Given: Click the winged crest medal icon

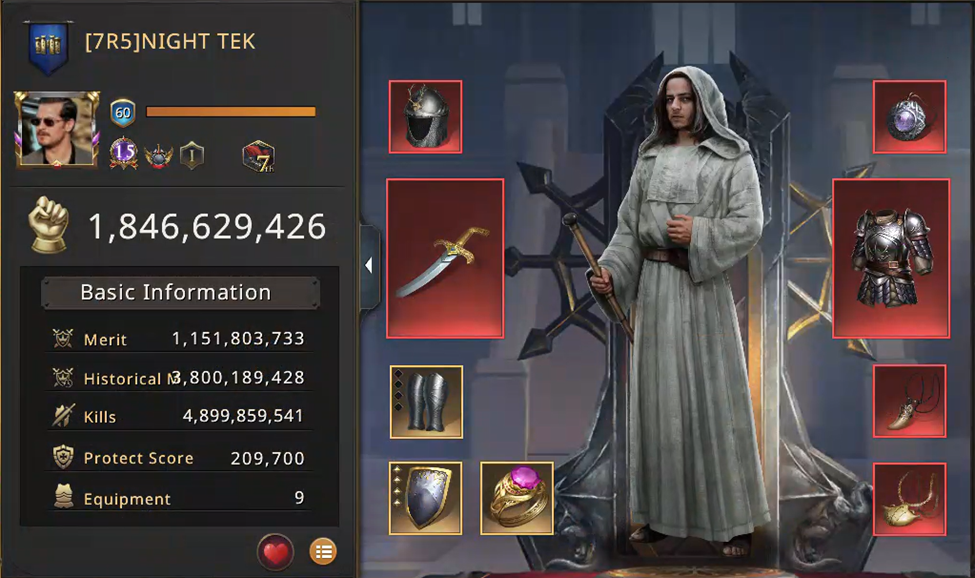Looking at the screenshot, I should 158,156.
